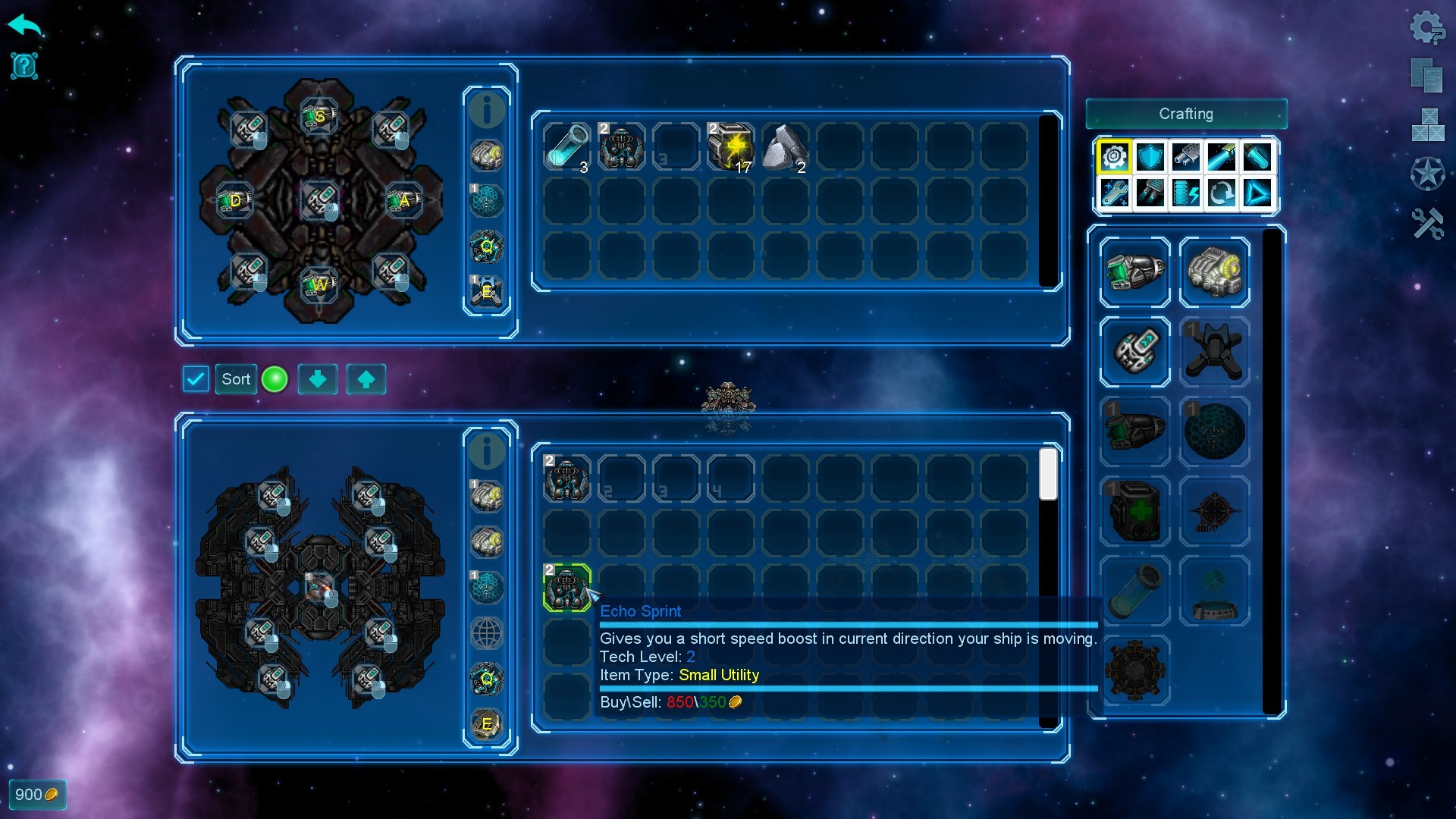Select the wrench utility crafting category
Viewport: 1456px width, 819px height.
click(1114, 193)
